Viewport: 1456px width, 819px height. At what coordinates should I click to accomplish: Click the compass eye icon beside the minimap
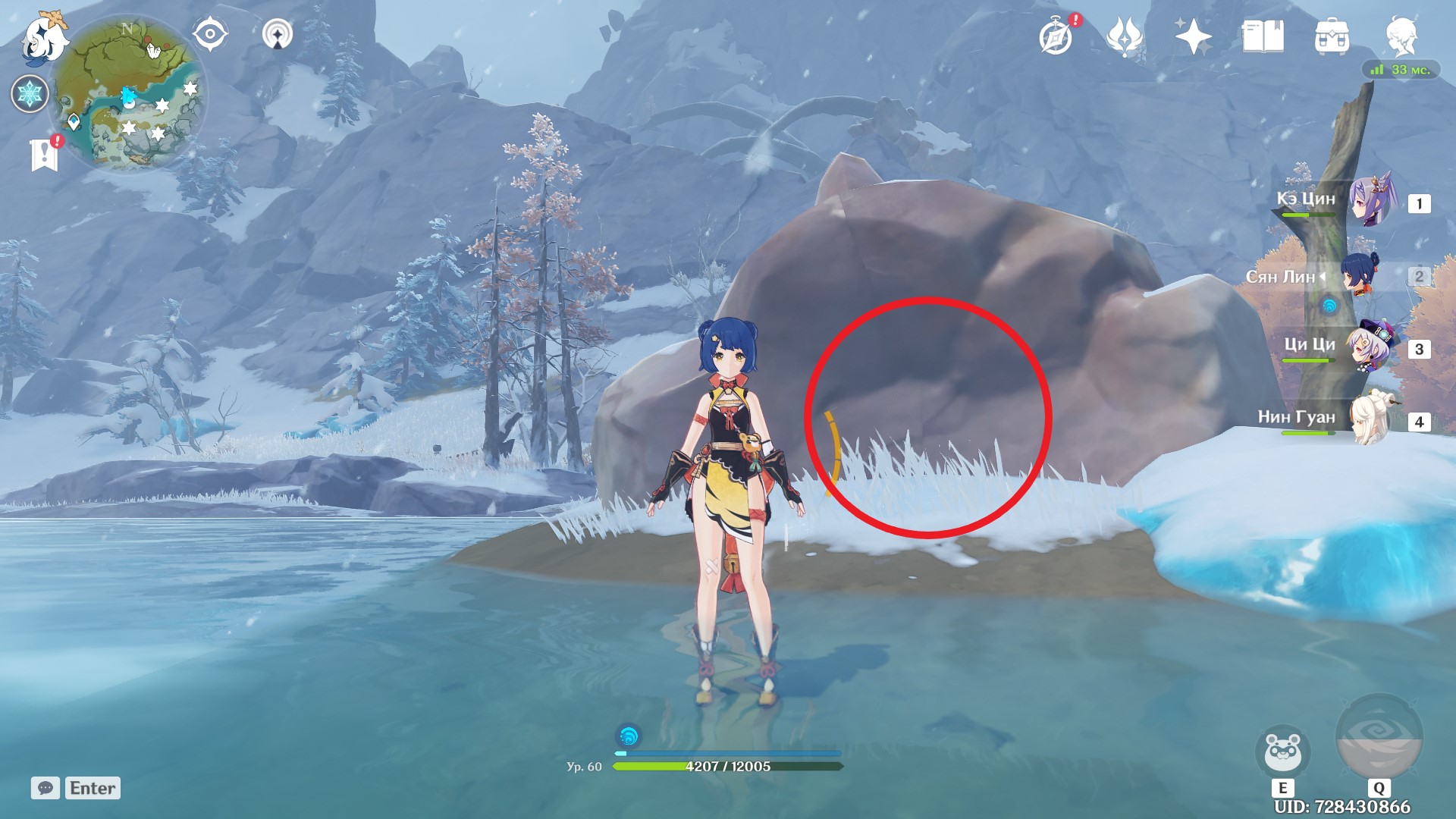(210, 33)
